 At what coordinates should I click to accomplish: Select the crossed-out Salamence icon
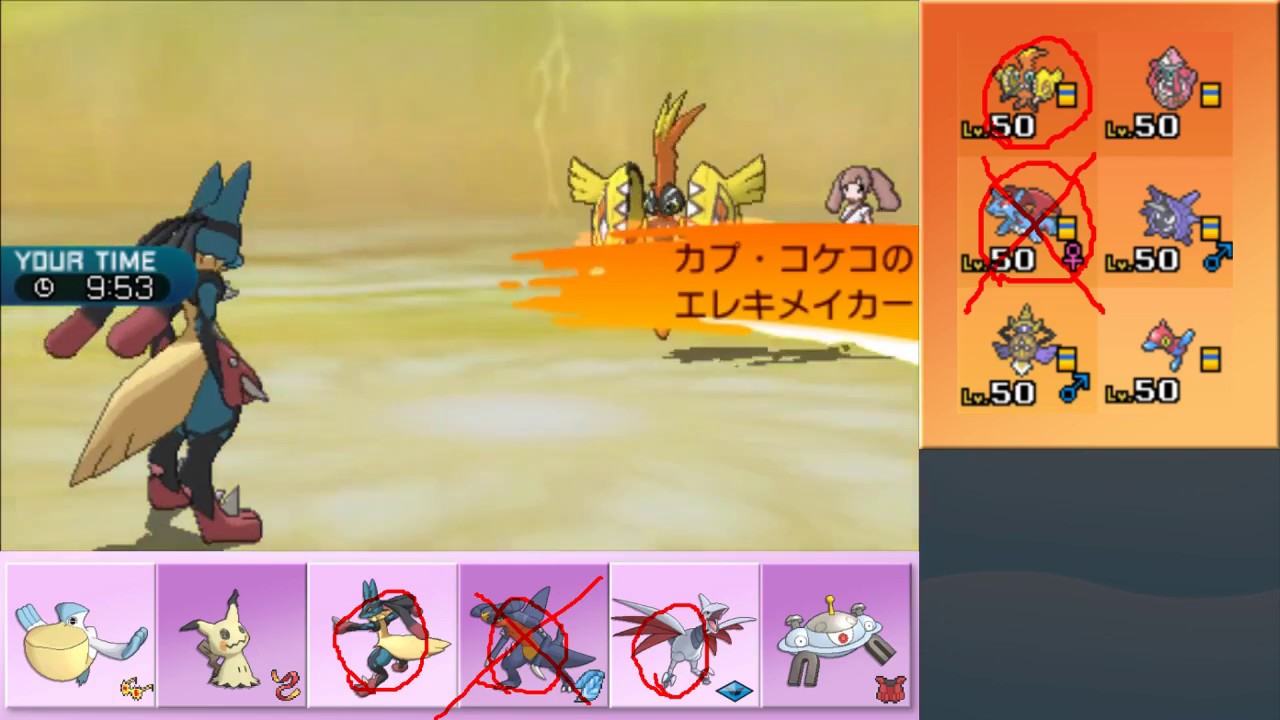1020,215
